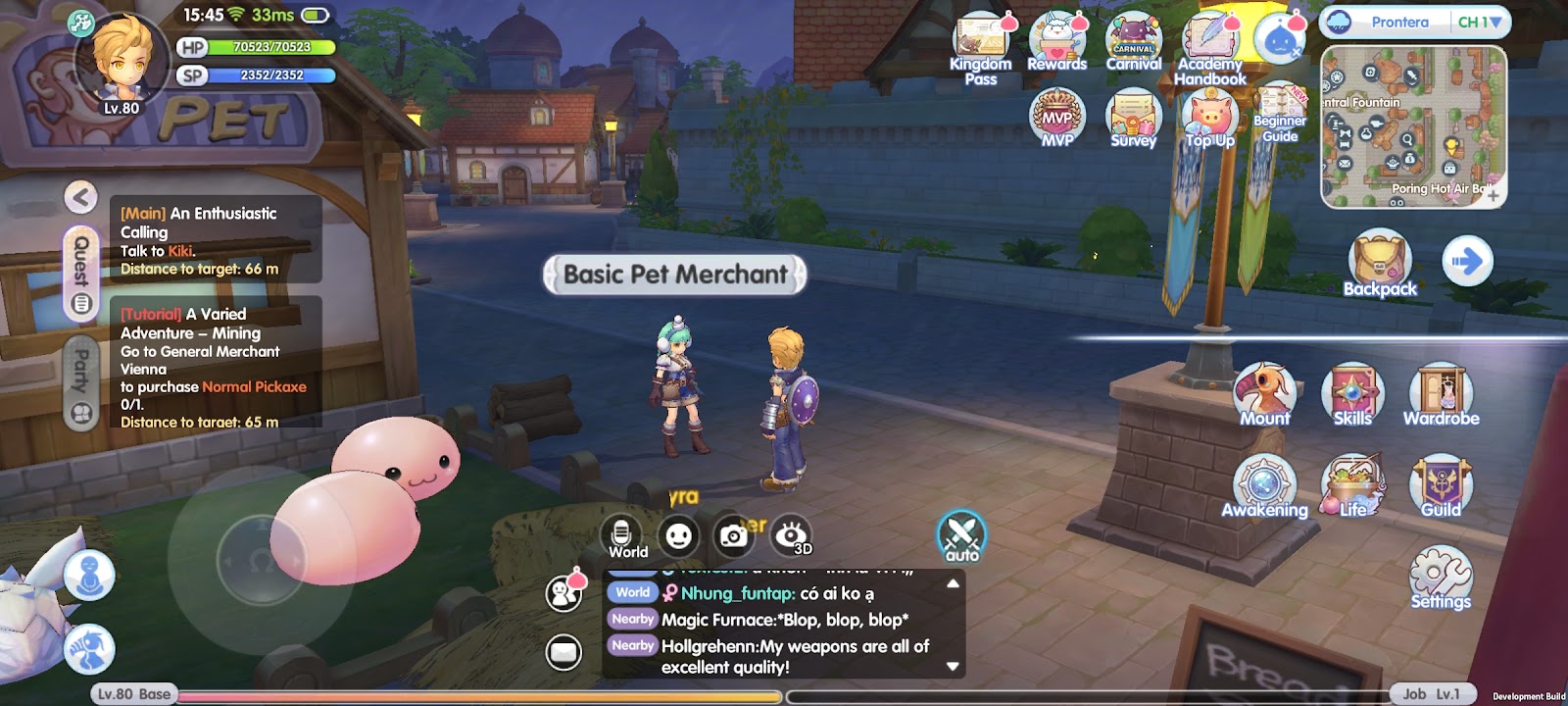This screenshot has width=1568, height=706.
Task: Switch to the Party tab
Action: [x=81, y=382]
